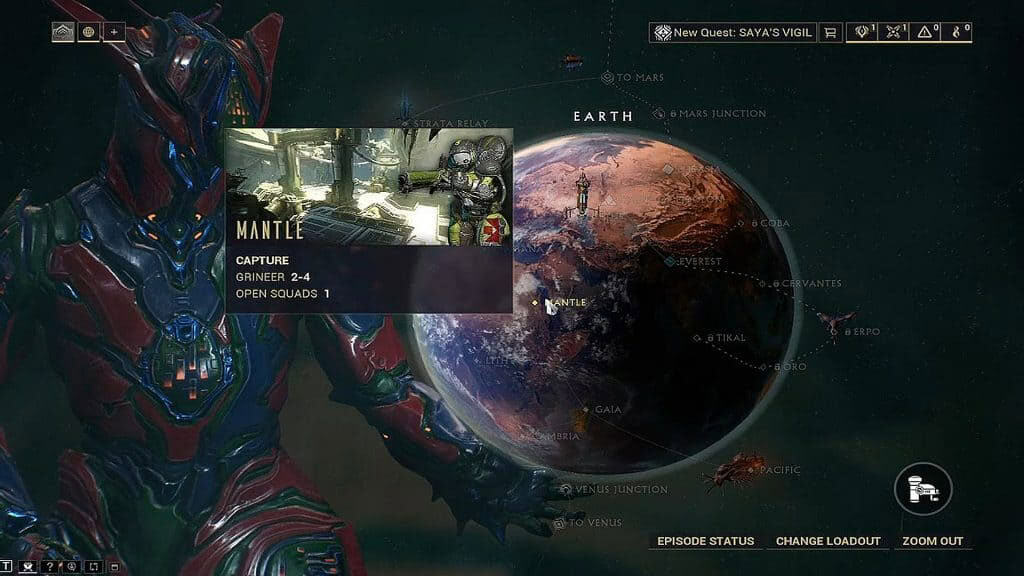1024x576 pixels.
Task: Zoom out of the Earth star chart
Action: coord(932,541)
